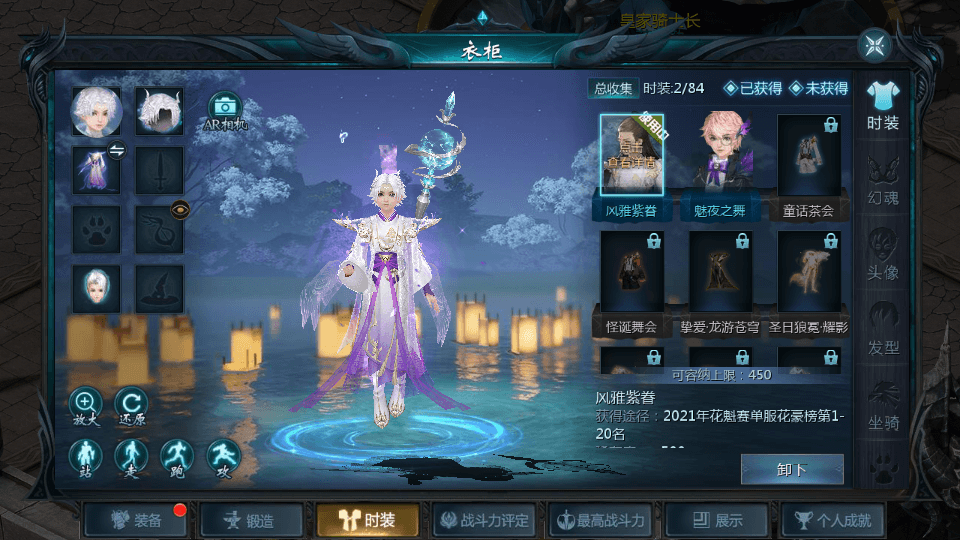Click the 卸下 unequip button
This screenshot has height=540, width=960.
point(792,469)
